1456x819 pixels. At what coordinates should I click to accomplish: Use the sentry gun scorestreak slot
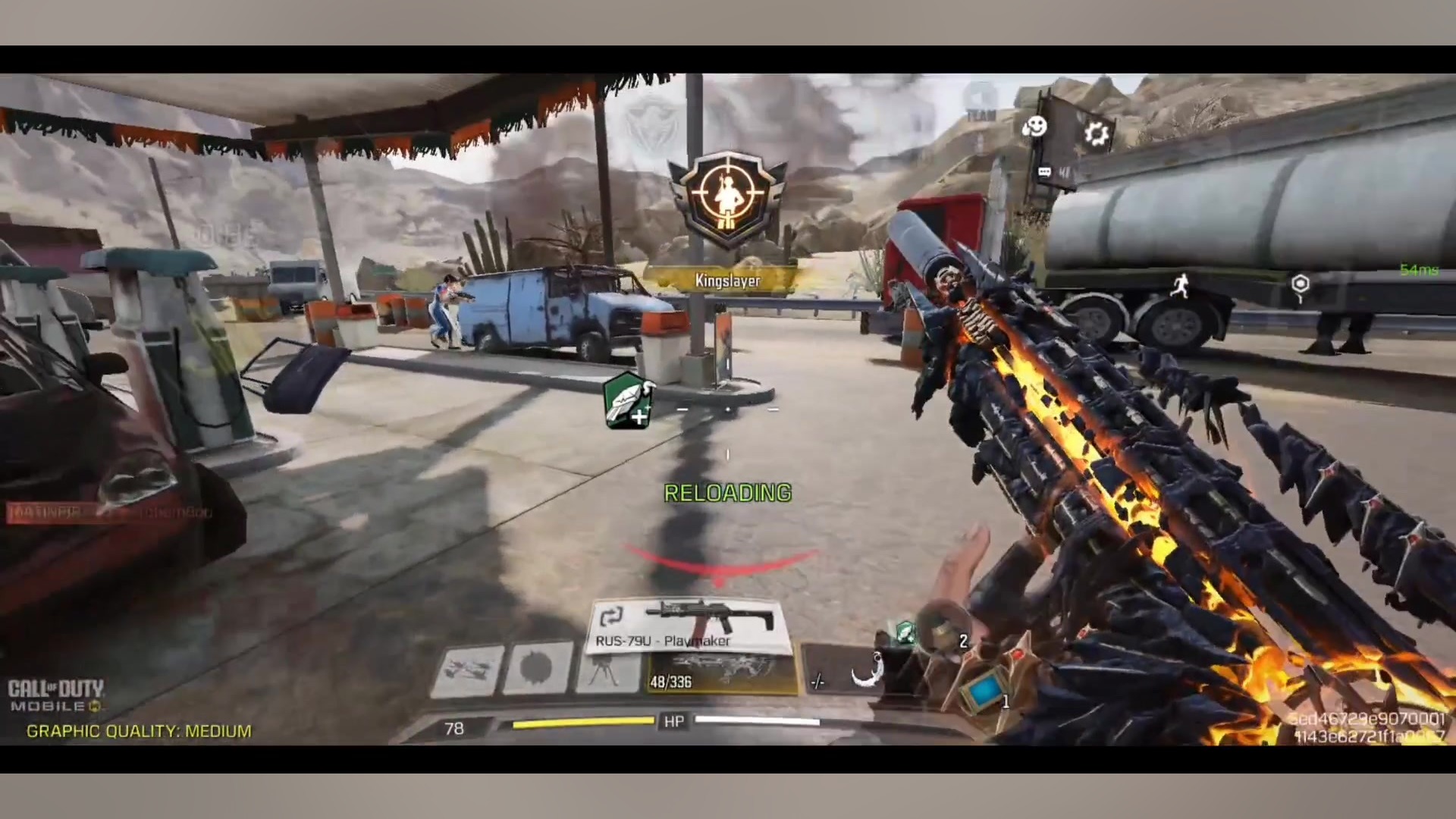click(607, 670)
